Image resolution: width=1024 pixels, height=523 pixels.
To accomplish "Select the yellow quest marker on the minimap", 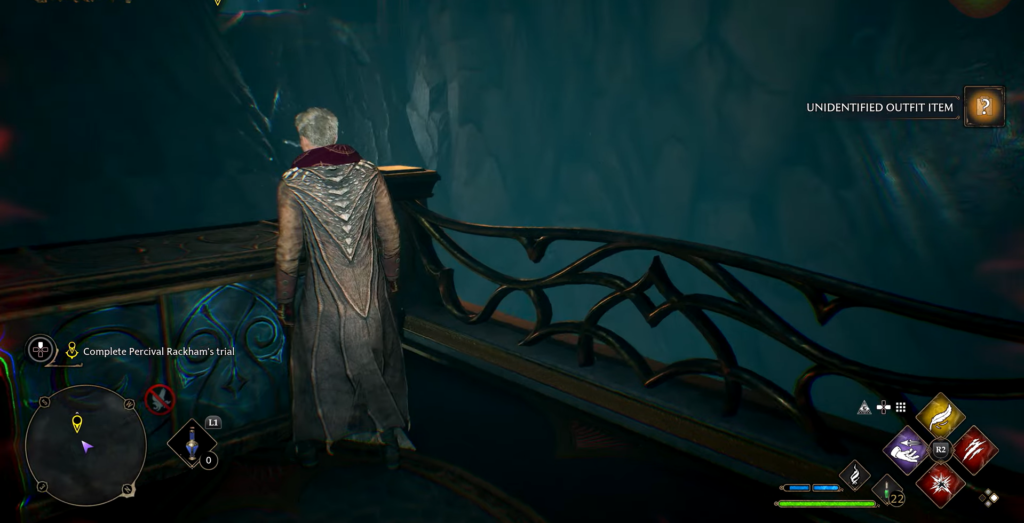I will [77, 424].
